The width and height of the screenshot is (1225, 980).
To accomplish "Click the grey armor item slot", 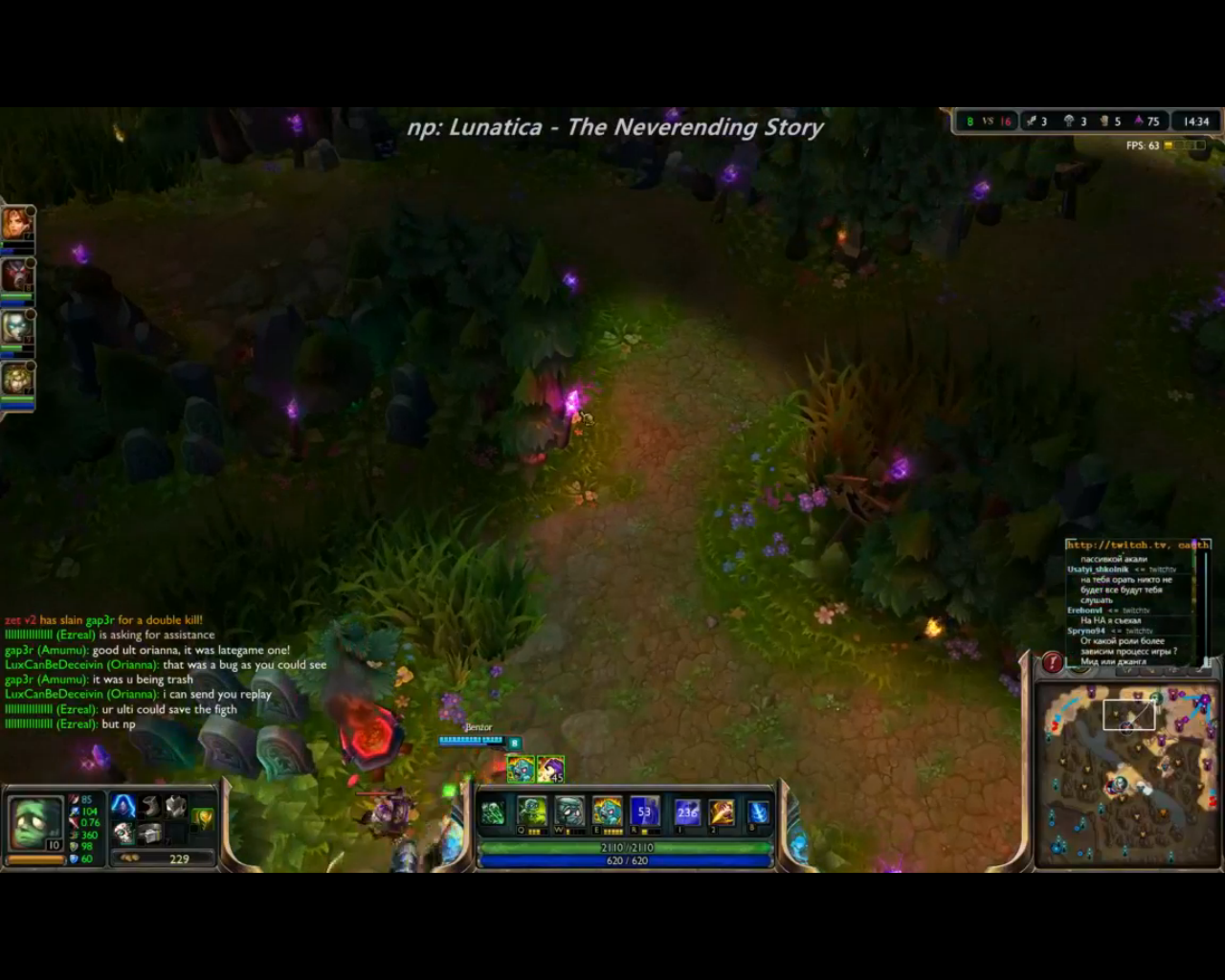I will pos(175,806).
